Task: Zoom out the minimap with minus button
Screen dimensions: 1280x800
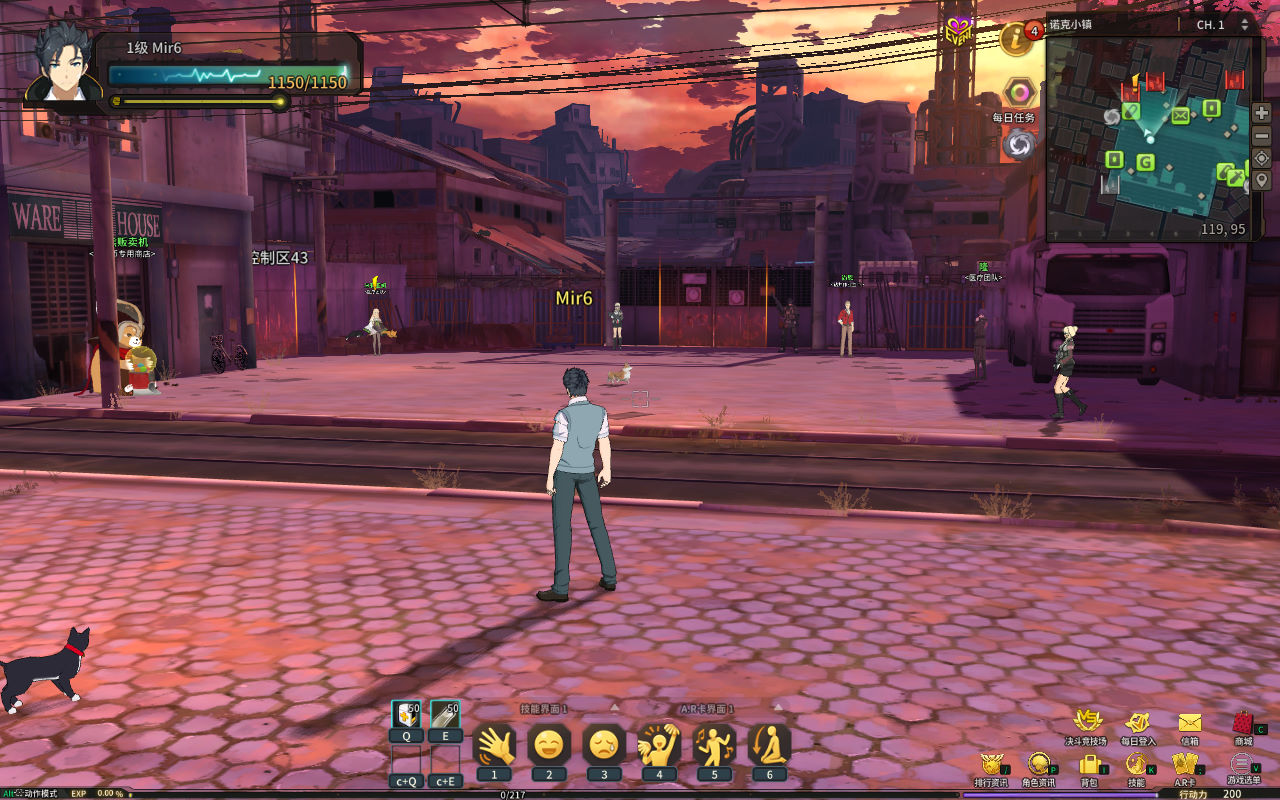Action: coord(1262,135)
